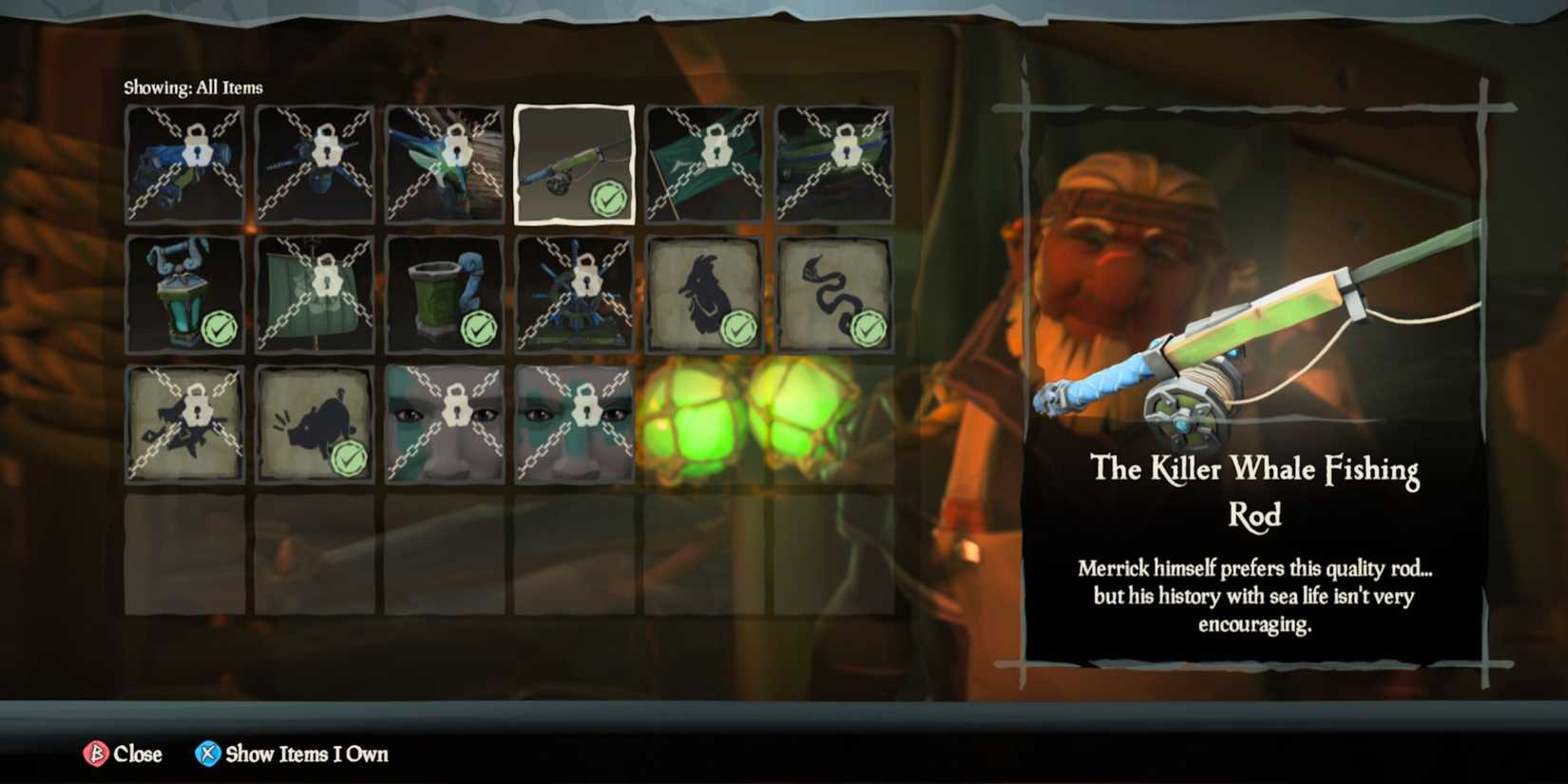The height and width of the screenshot is (784, 1568).
Task: Click the locked capstan item tile
Action: point(574,294)
